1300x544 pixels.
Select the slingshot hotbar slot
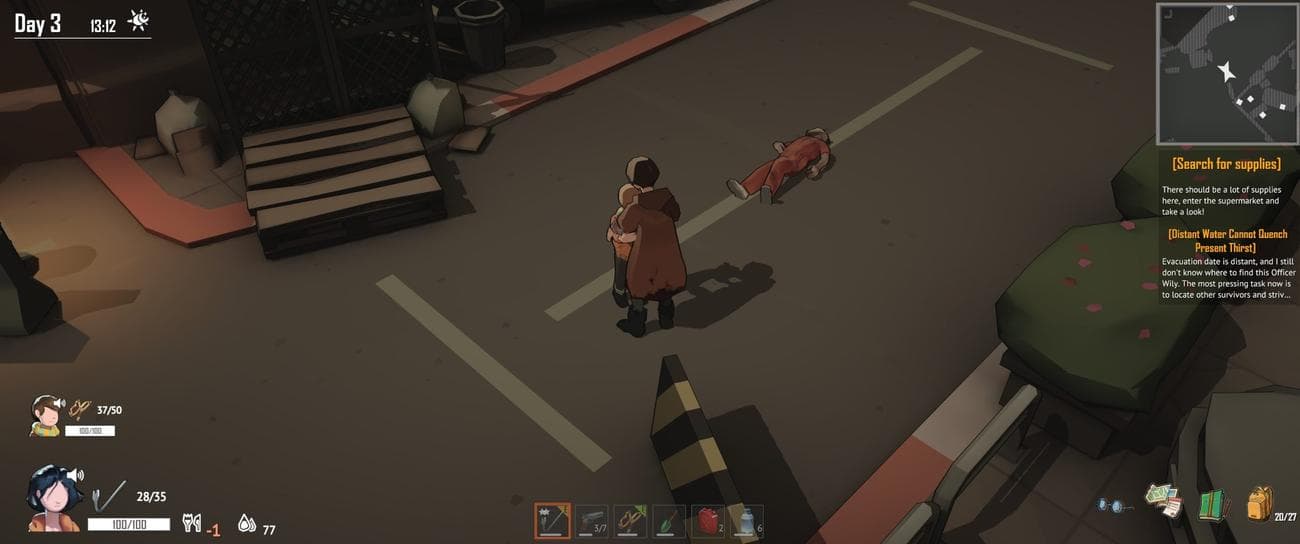coord(630,521)
